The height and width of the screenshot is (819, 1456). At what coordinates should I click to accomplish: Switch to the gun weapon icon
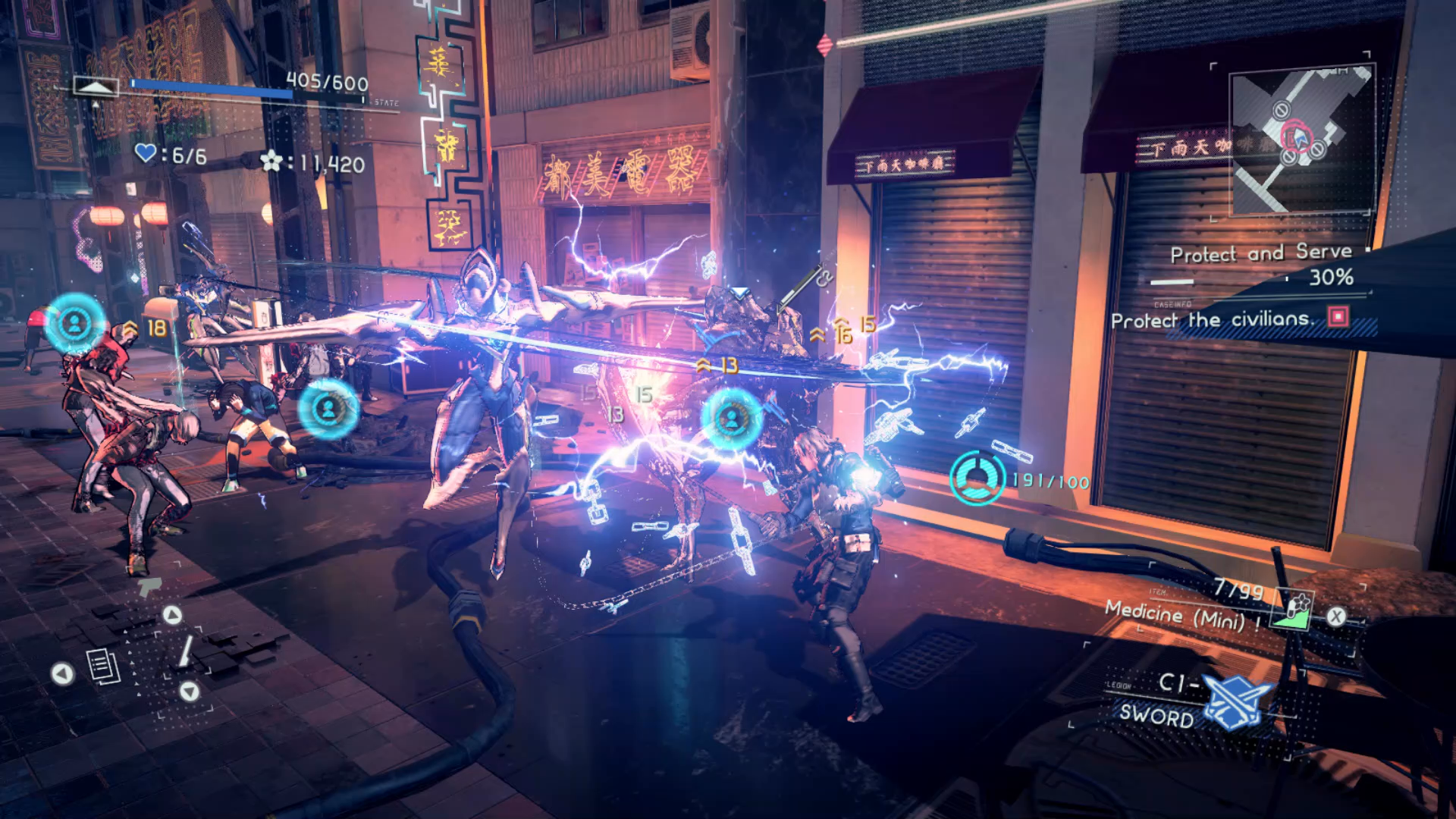pos(150,586)
